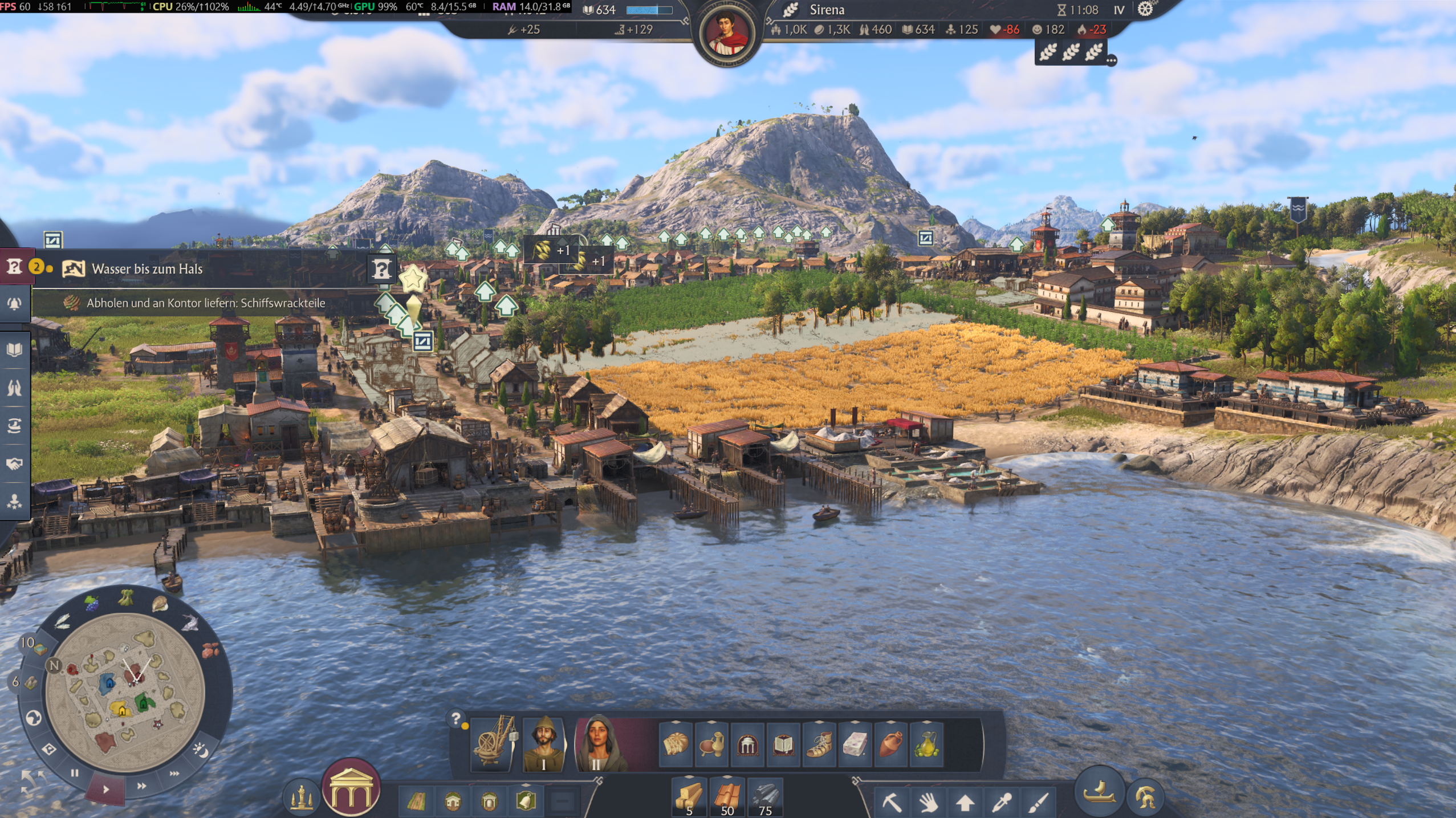Select the 'Wasser bis zum Hals' quest
This screenshot has width=1456, height=818.
coord(147,268)
